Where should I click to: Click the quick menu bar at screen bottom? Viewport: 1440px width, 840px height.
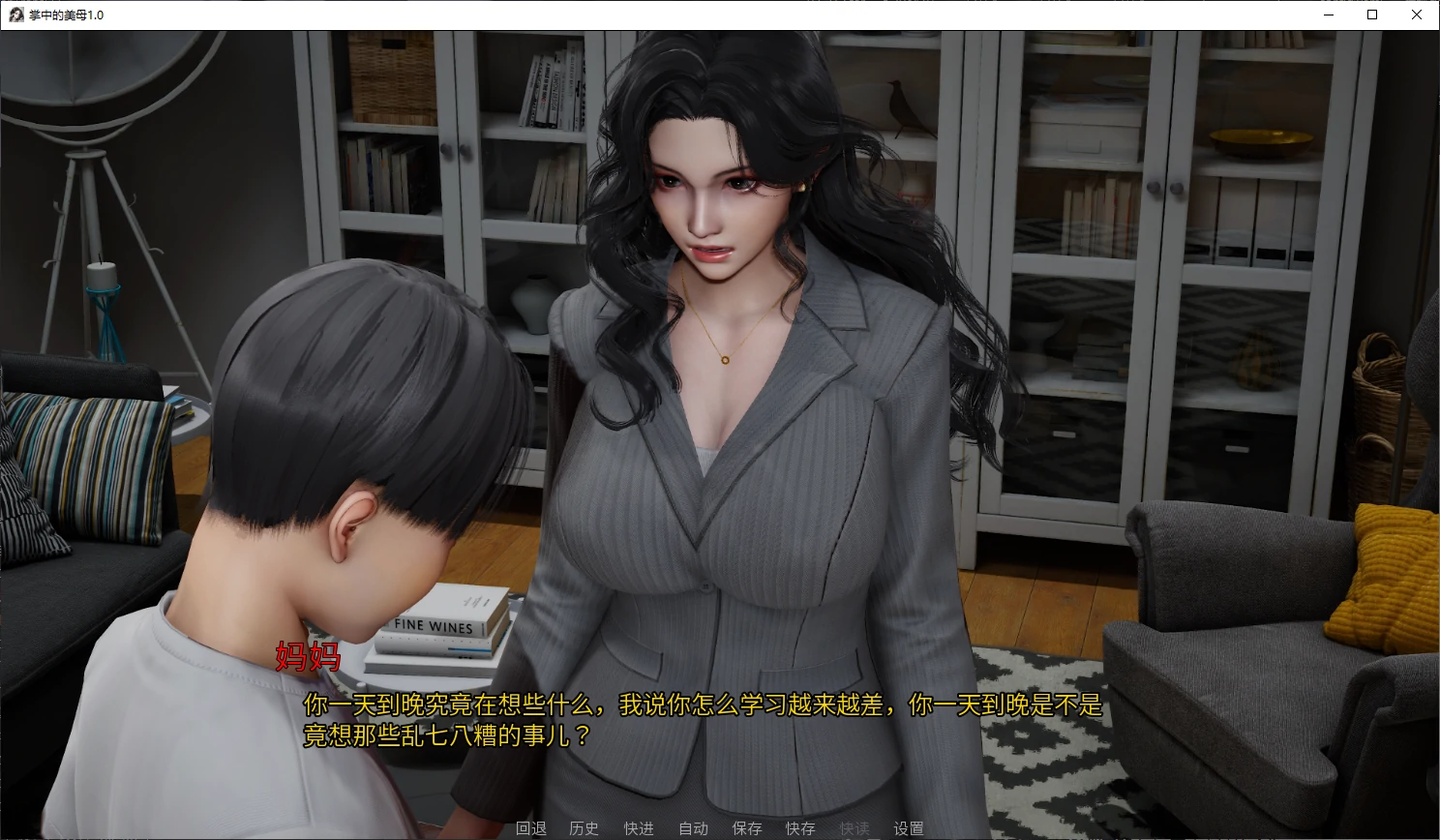[x=720, y=828]
